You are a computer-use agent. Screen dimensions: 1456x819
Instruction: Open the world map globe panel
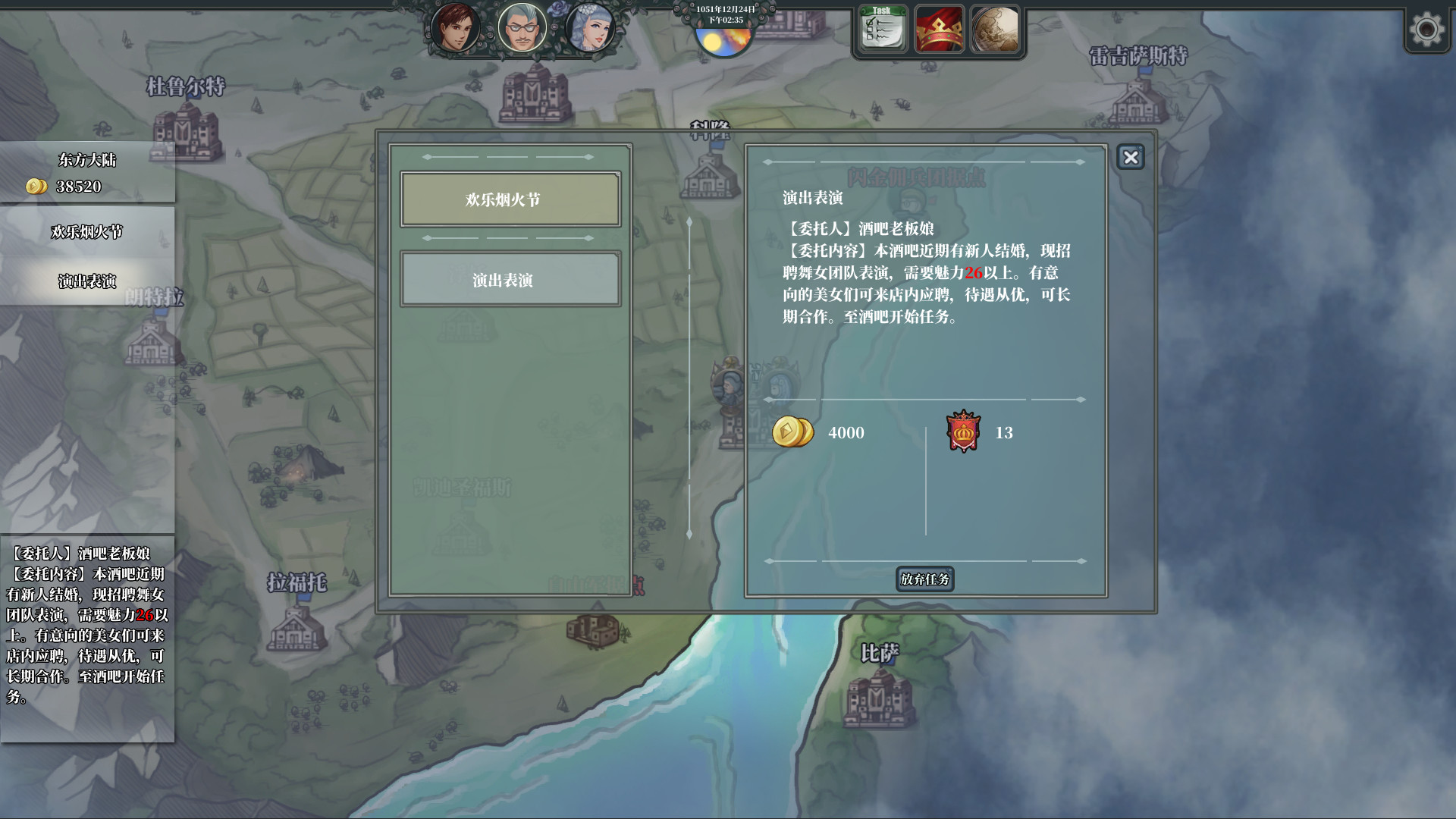point(996,30)
